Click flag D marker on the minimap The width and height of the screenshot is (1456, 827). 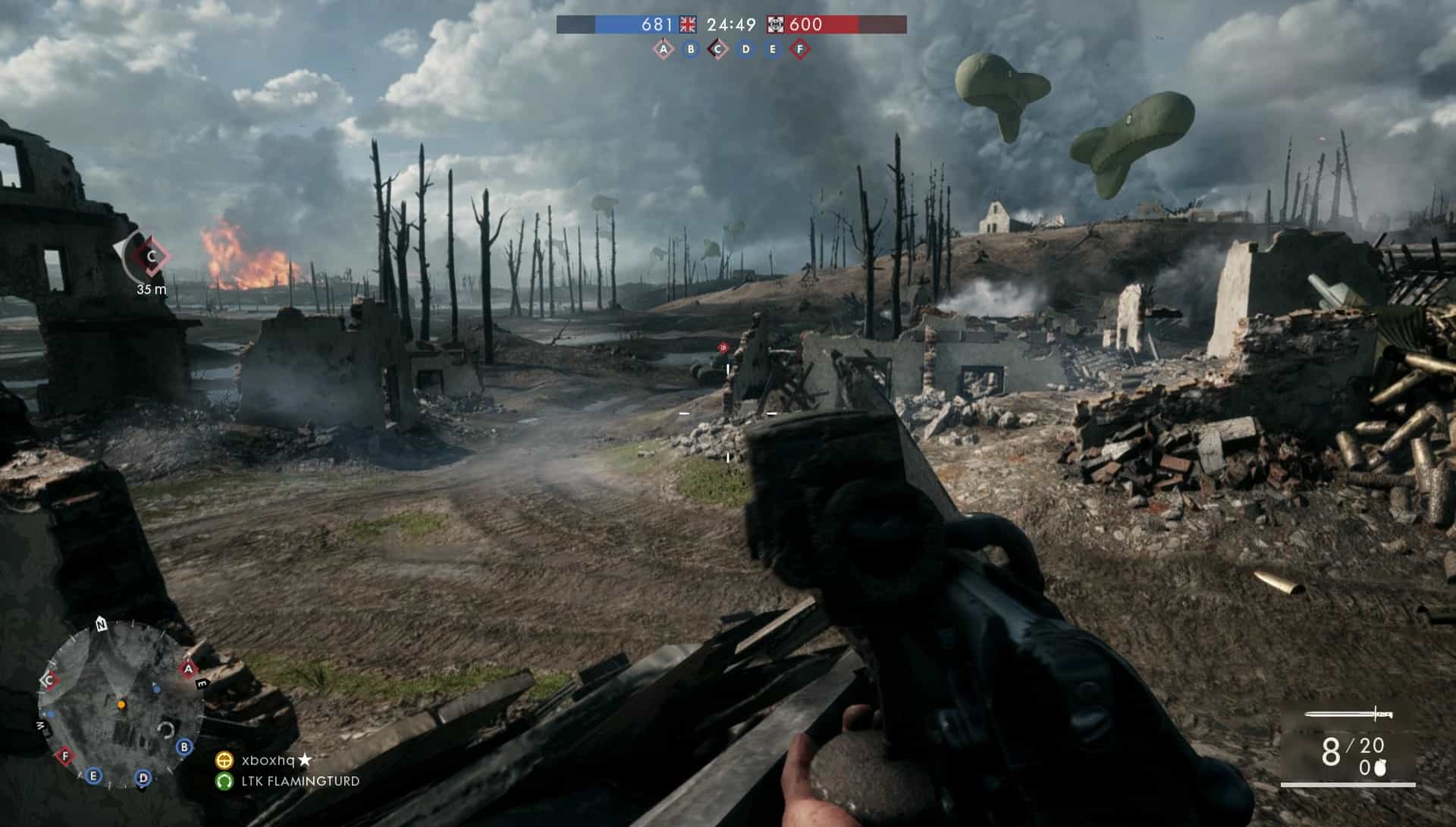[143, 778]
